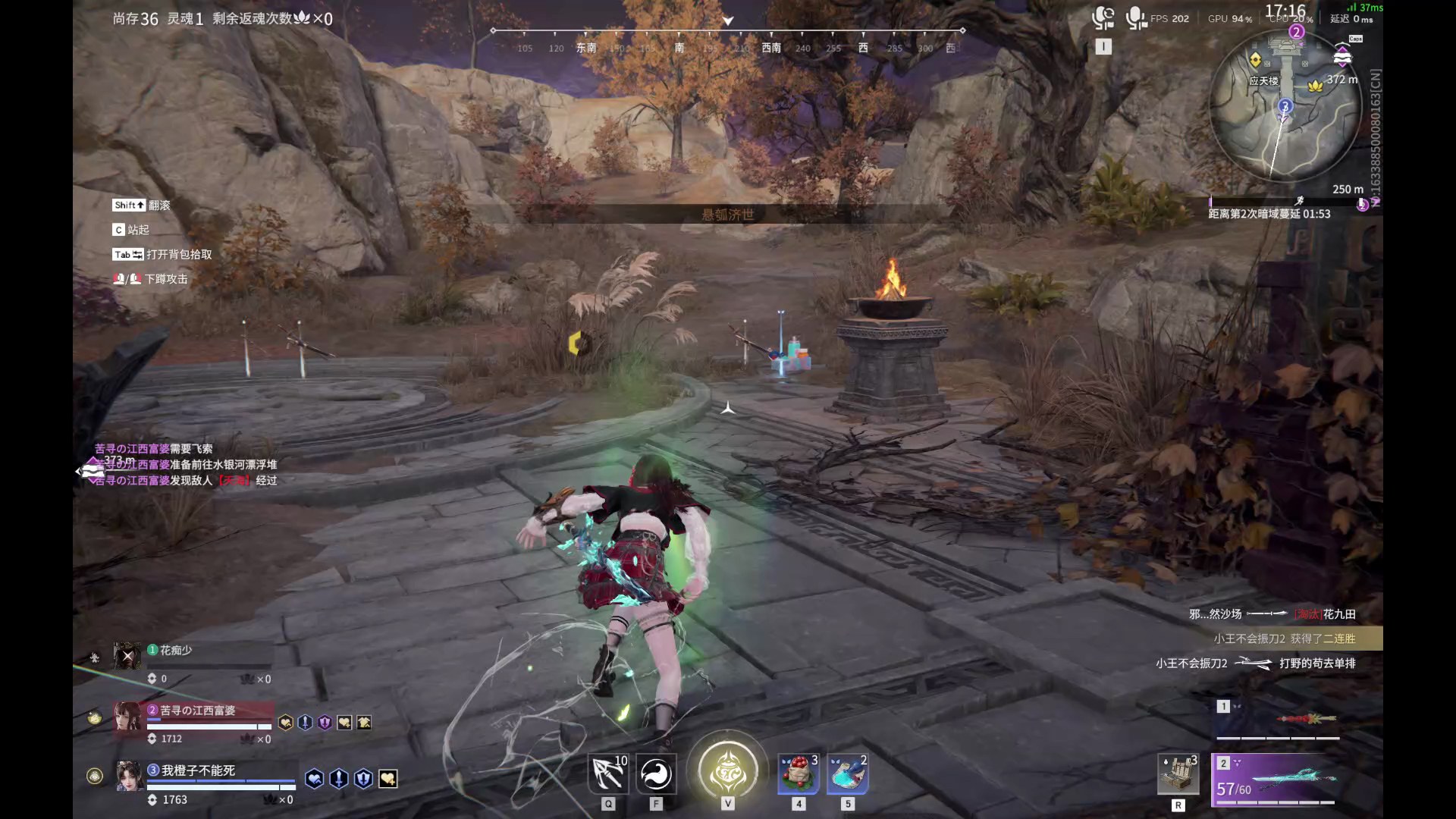Select teammate 苦寻の江西富婆 portrait
This screenshot has height=819, width=1456.
127,717
